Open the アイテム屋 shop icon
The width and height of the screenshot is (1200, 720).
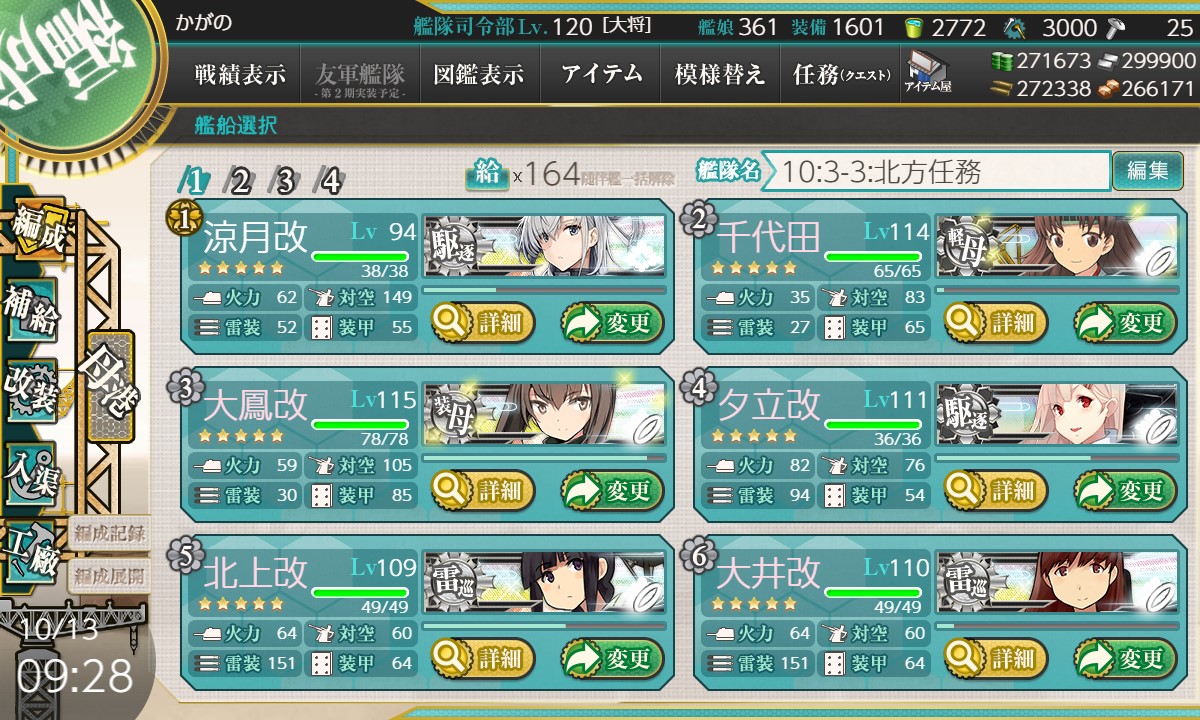[x=928, y=72]
